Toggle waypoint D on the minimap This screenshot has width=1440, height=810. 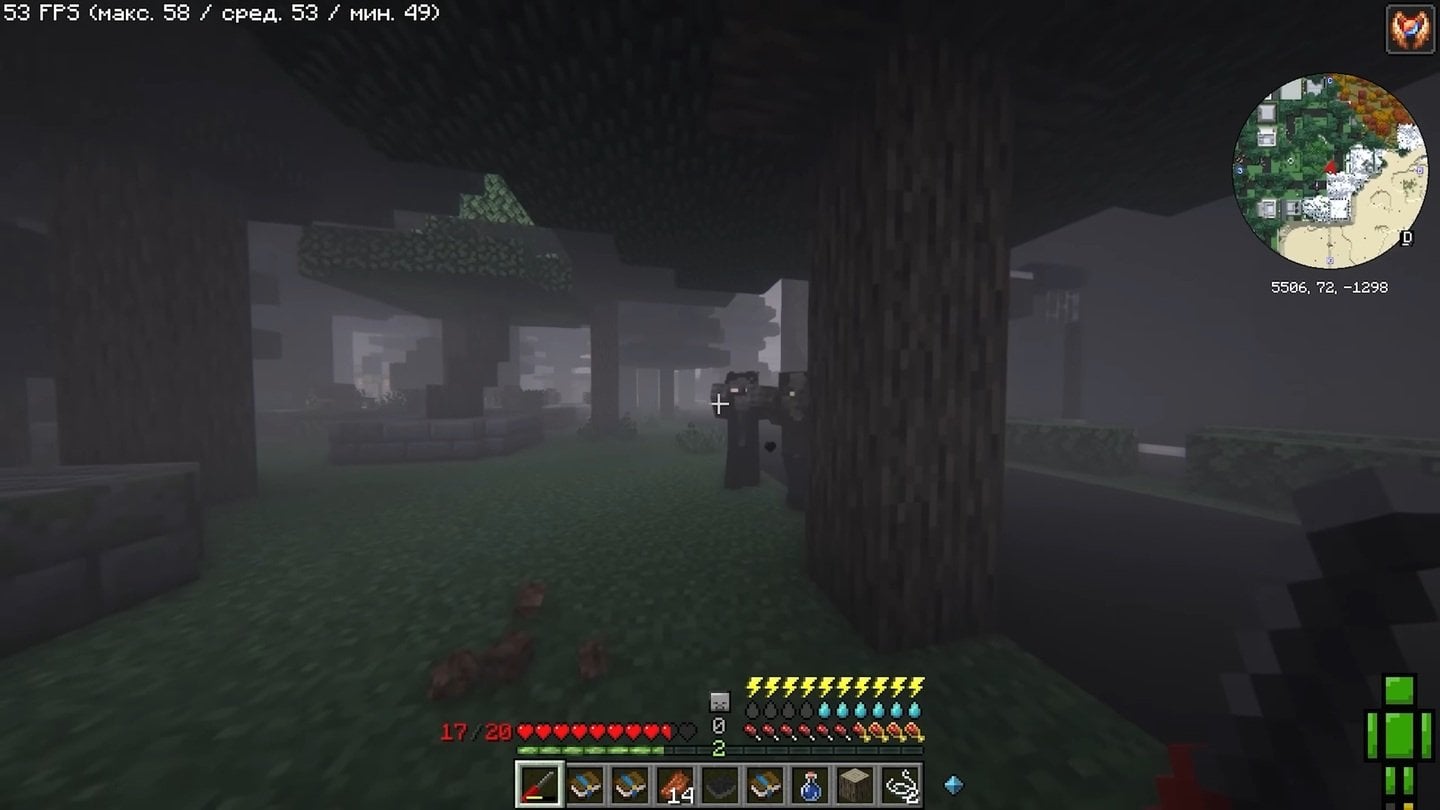point(1406,237)
